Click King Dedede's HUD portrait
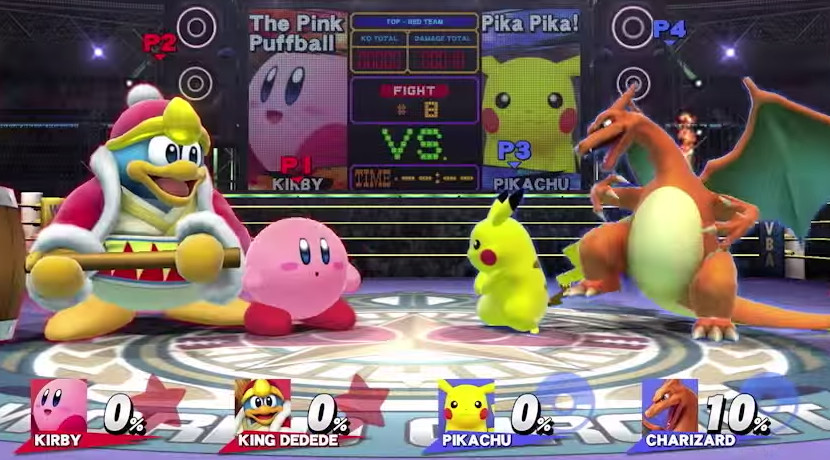Screen dimensions: 830x460 (x=263, y=406)
